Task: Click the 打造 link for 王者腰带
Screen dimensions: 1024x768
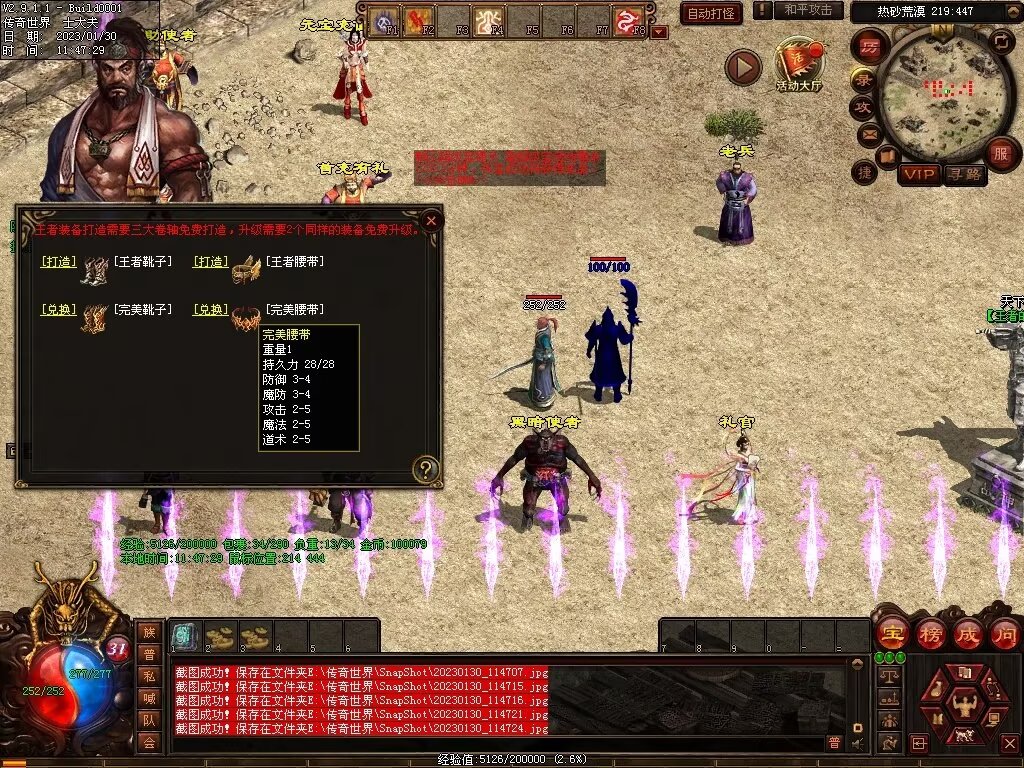Action: [209, 262]
